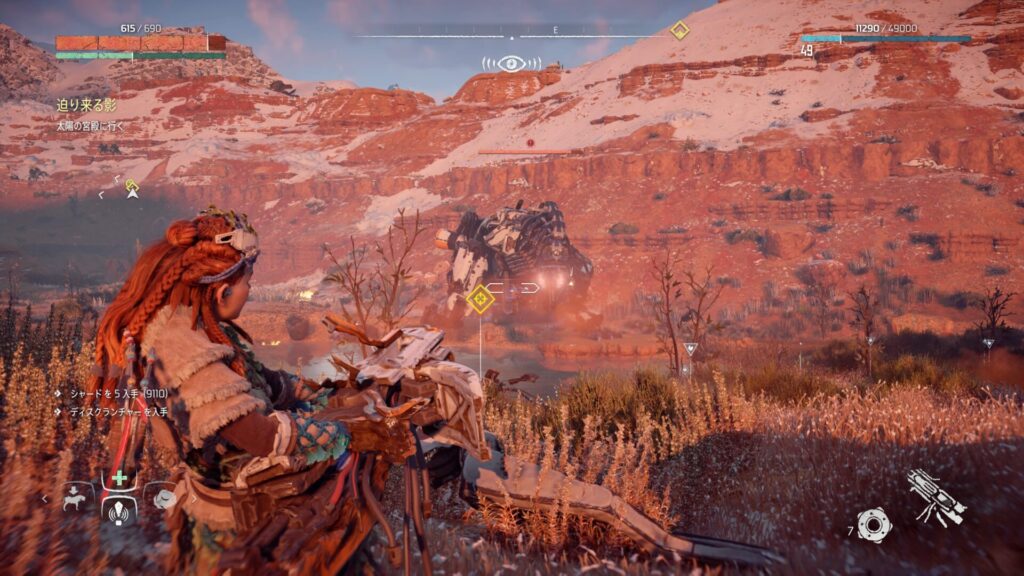Click the yellow quest marker on compass

680,30
